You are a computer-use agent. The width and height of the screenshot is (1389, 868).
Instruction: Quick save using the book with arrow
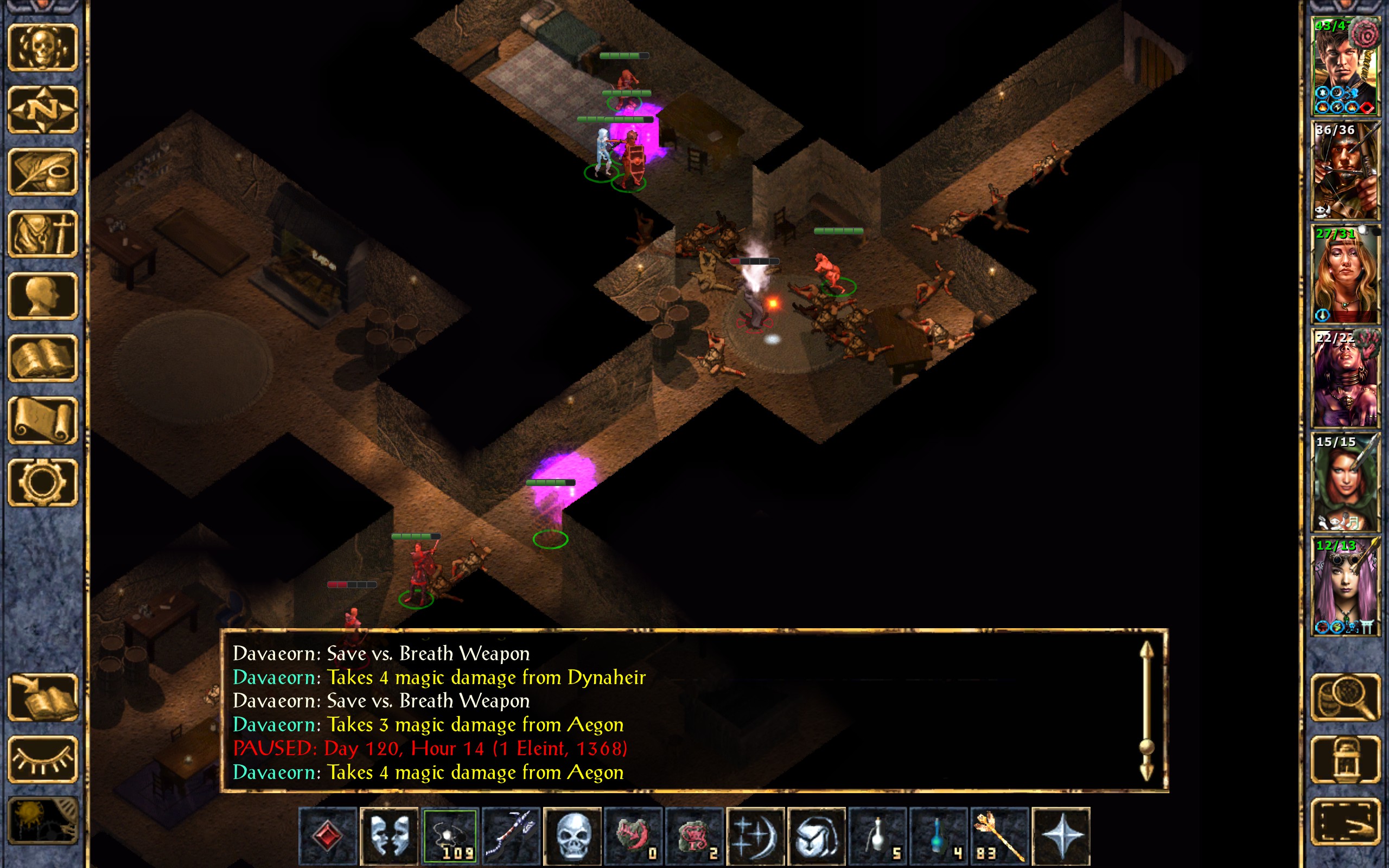[x=42, y=698]
